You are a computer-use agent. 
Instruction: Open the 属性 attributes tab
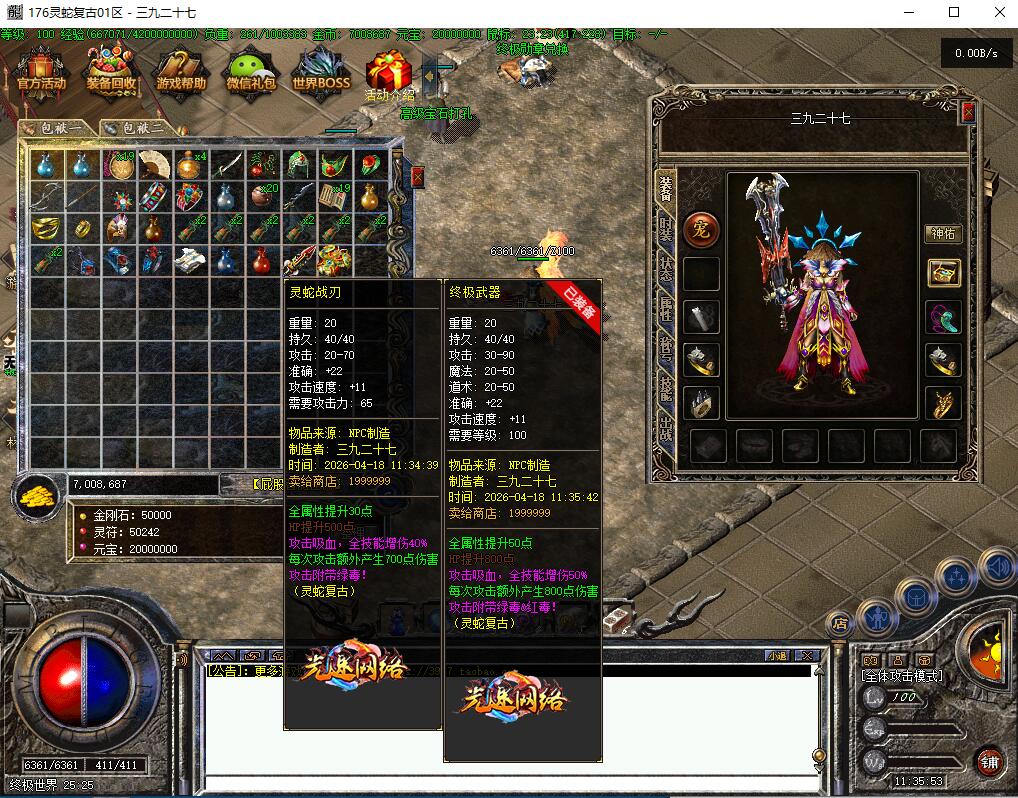pos(665,310)
